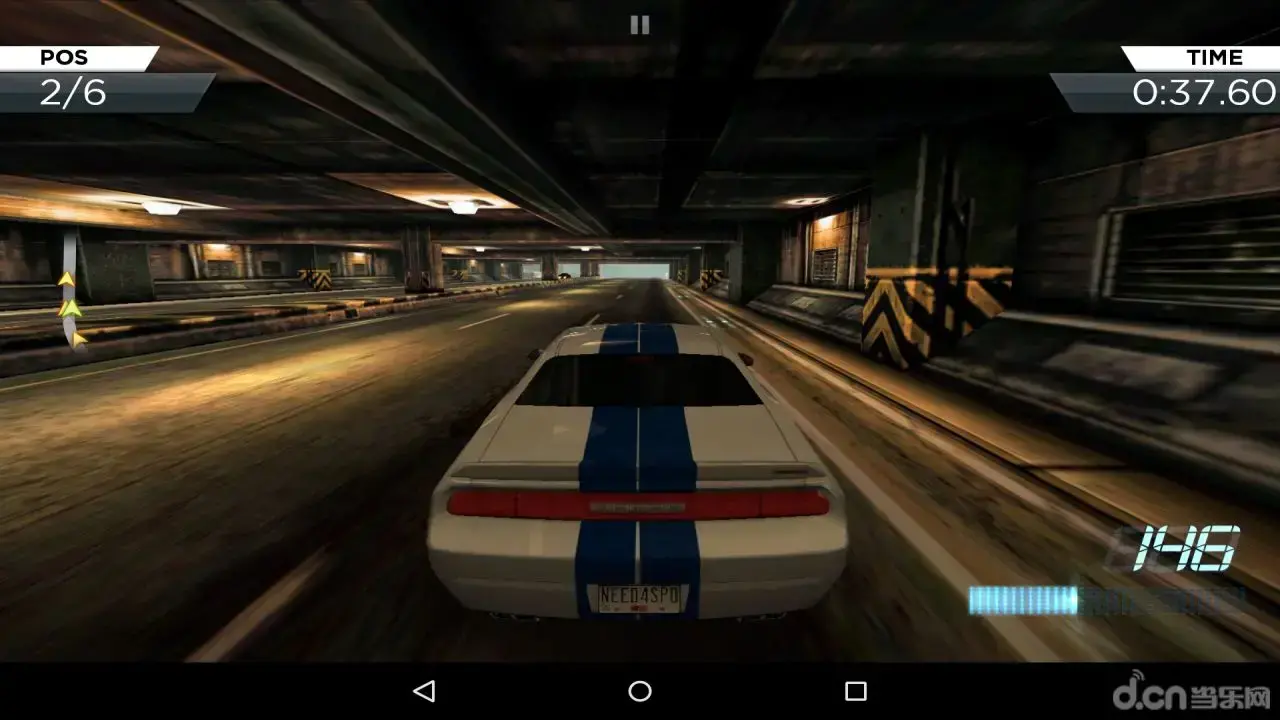The width and height of the screenshot is (1280, 720).
Task: Tap the Android home circle button
Action: click(640, 691)
